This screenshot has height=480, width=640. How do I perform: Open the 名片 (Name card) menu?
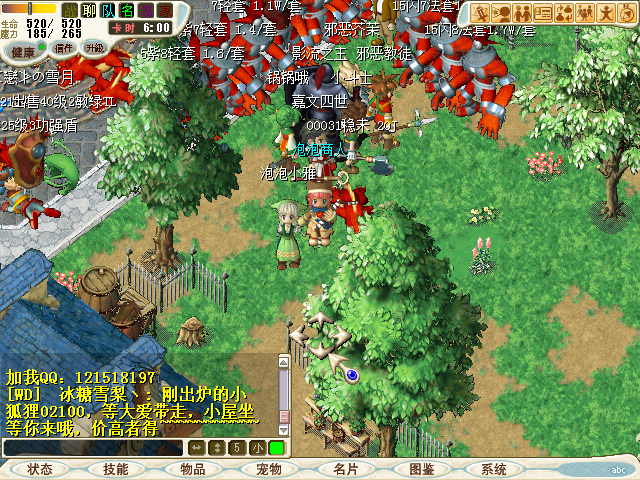click(x=345, y=469)
